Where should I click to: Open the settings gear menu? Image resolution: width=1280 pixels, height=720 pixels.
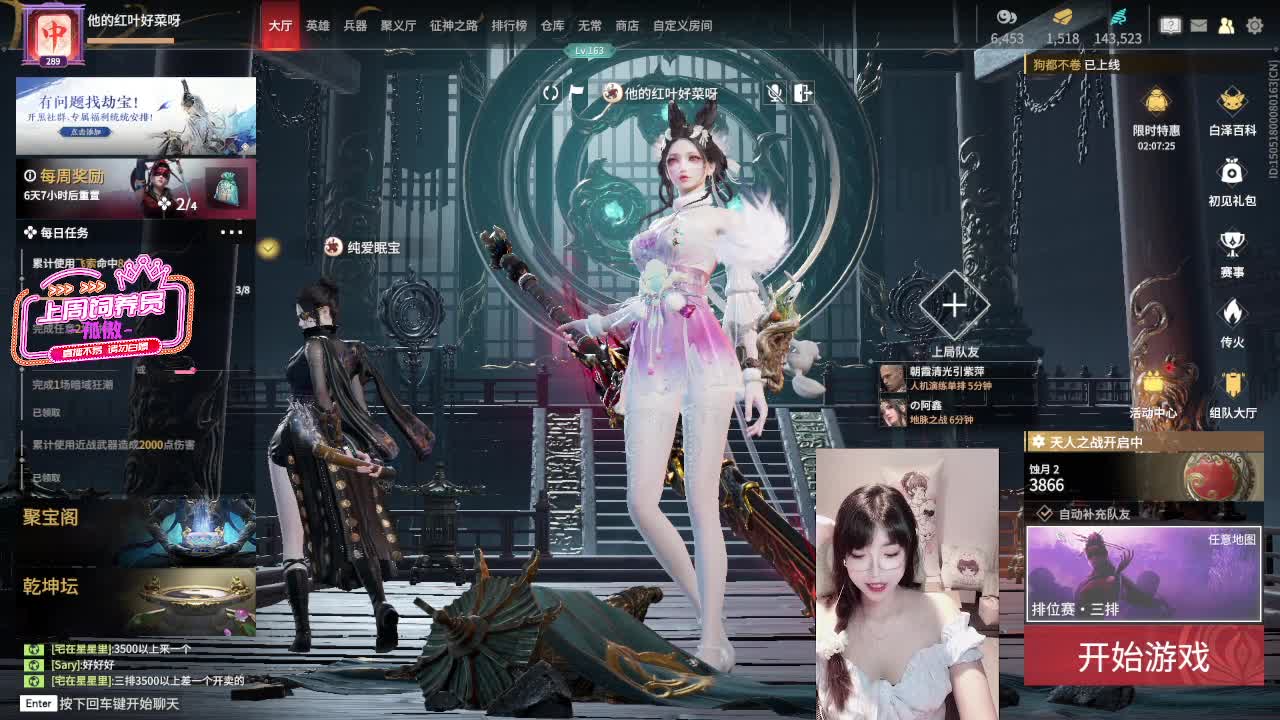click(1255, 25)
